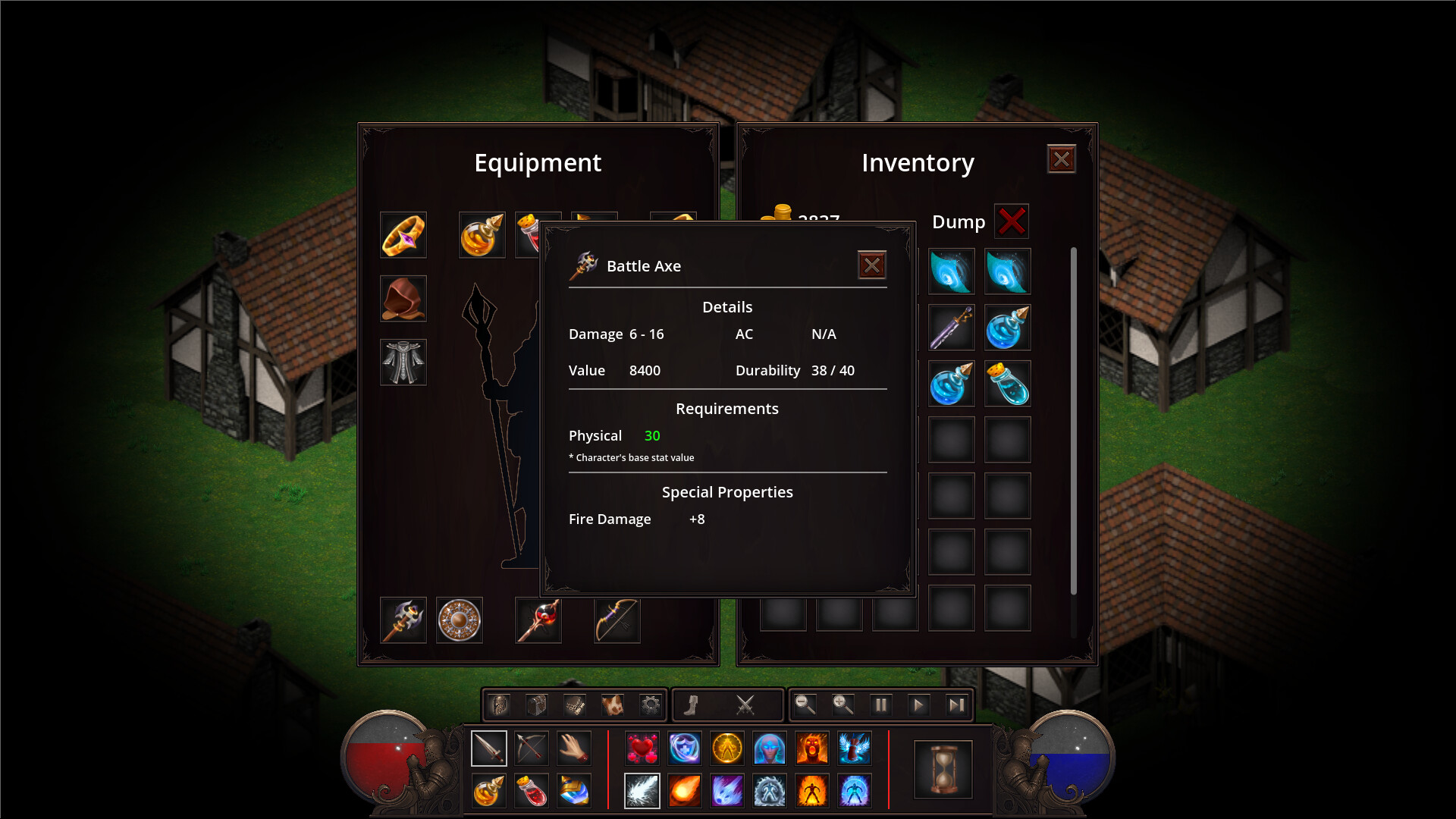
Task: Close the Battle Axe details popup
Action: pyautogui.click(x=872, y=265)
